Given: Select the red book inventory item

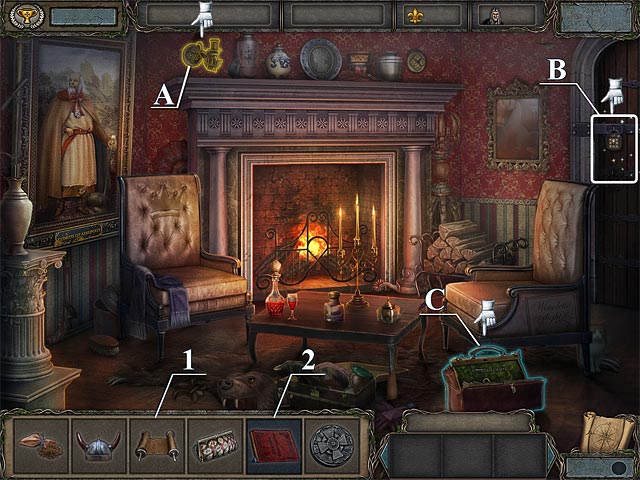Looking at the screenshot, I should 274,446.
